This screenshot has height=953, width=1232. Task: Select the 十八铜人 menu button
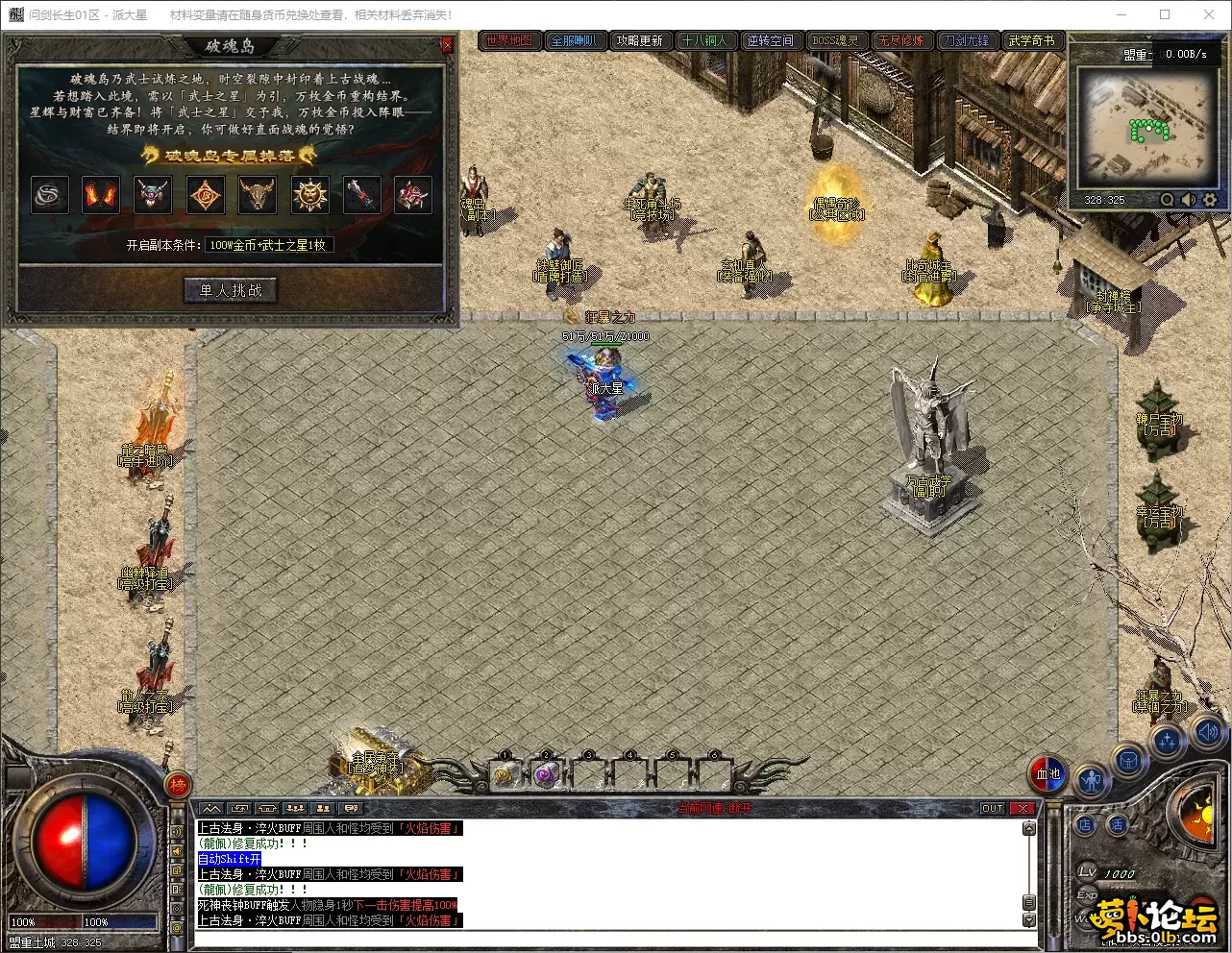[705, 40]
